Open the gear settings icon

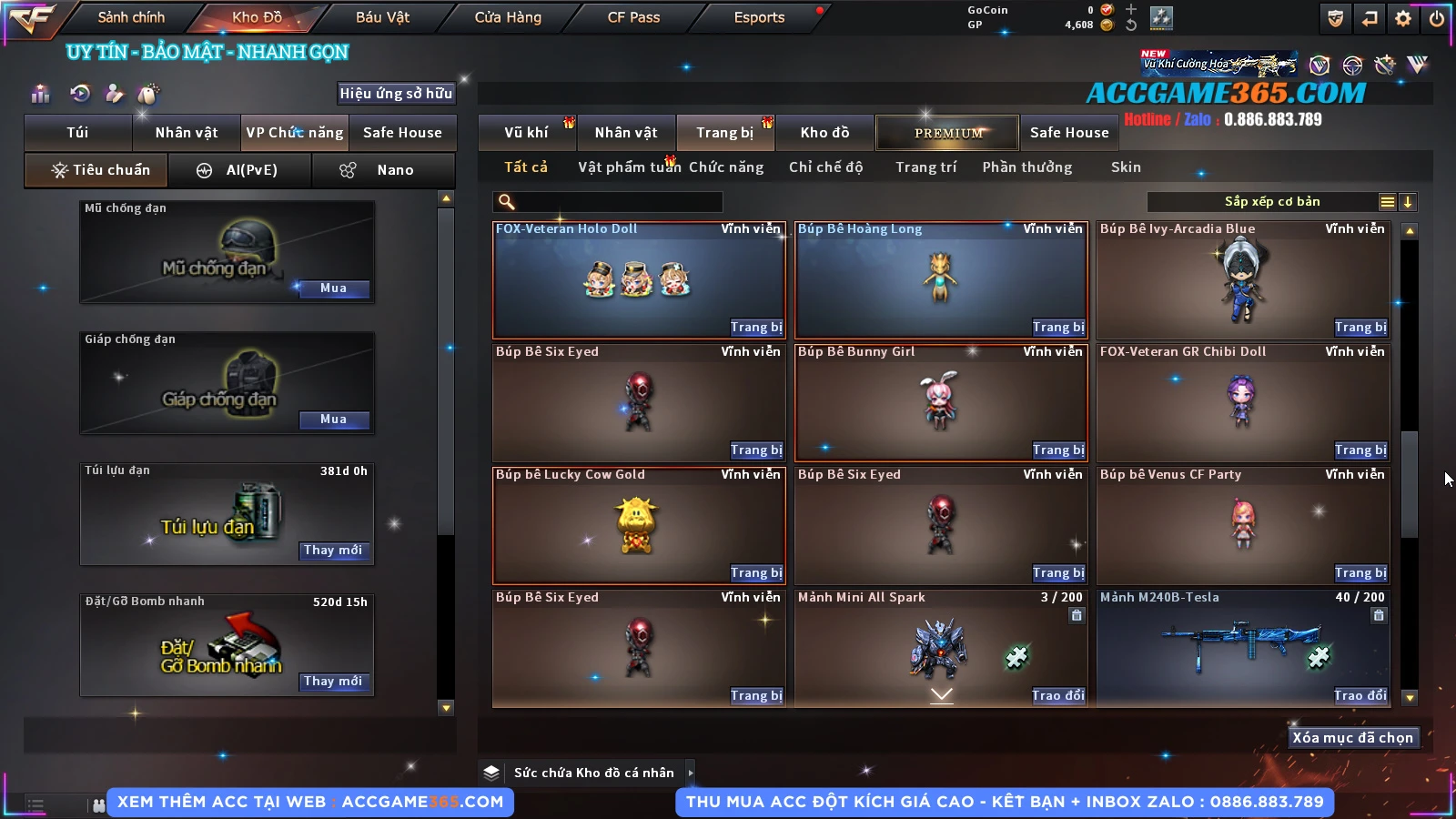tap(1403, 18)
